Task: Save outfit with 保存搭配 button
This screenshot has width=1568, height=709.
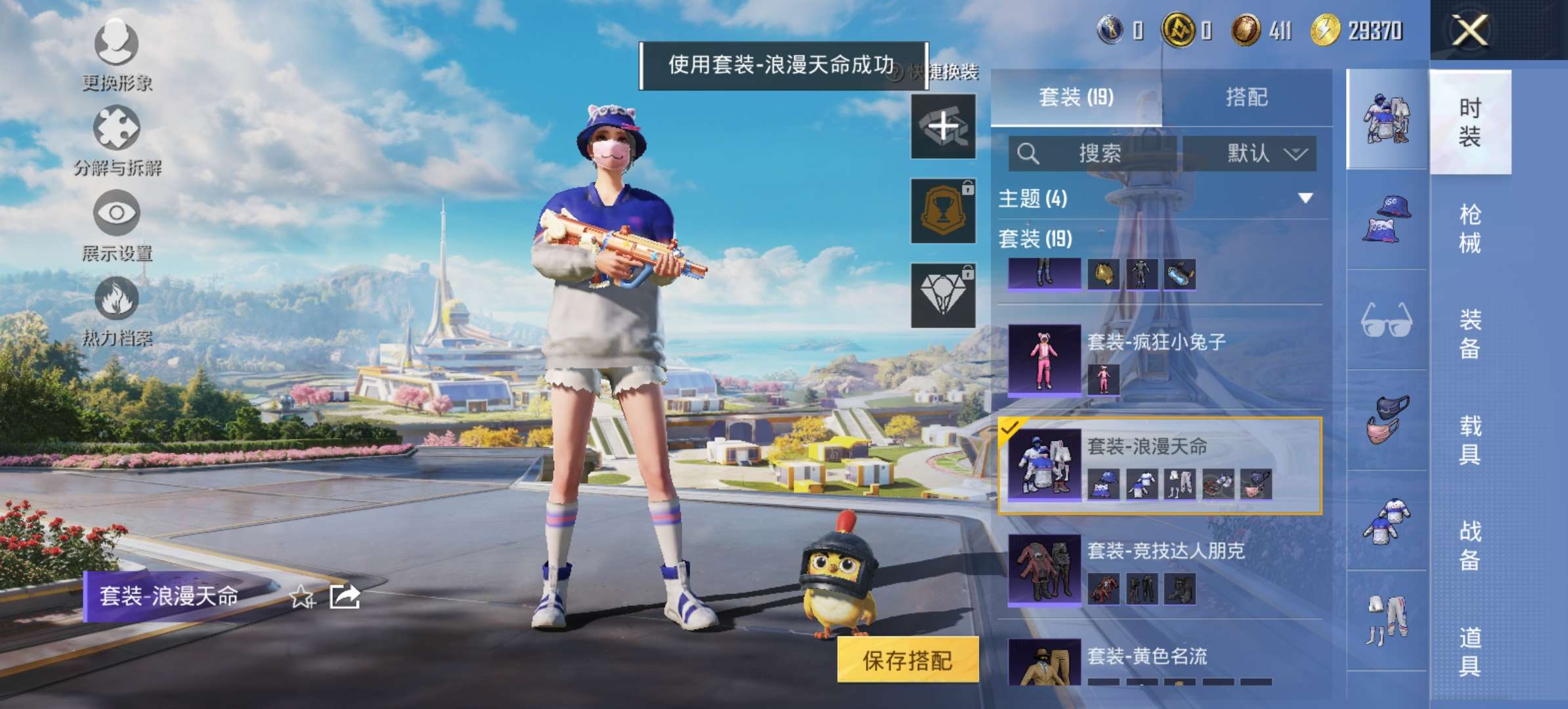Action: tap(907, 660)
